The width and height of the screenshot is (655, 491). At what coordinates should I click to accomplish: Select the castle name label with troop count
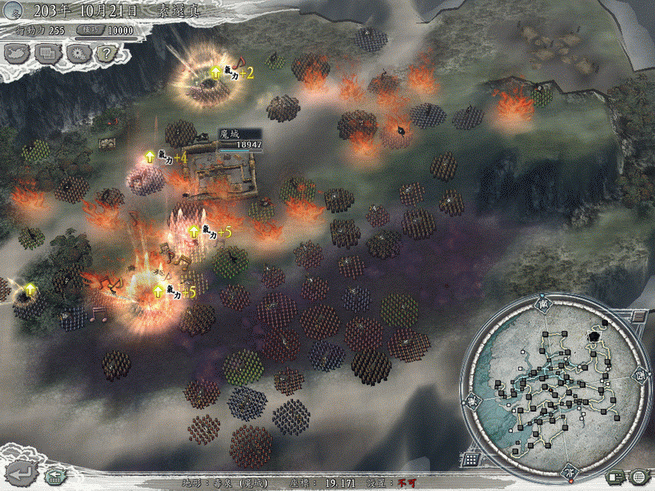coord(239,139)
